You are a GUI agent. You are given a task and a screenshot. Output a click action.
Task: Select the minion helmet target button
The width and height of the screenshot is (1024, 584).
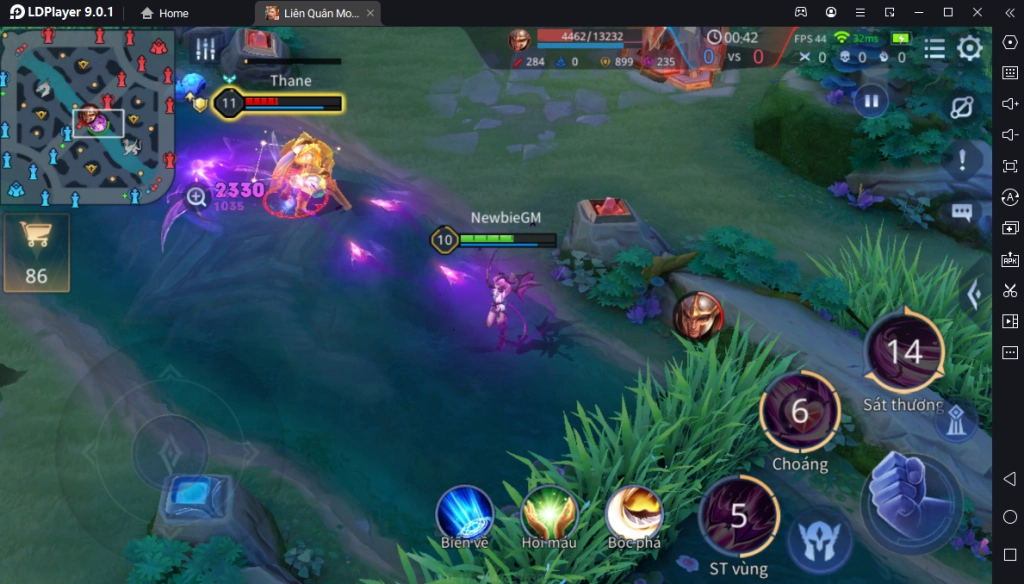coord(819,541)
